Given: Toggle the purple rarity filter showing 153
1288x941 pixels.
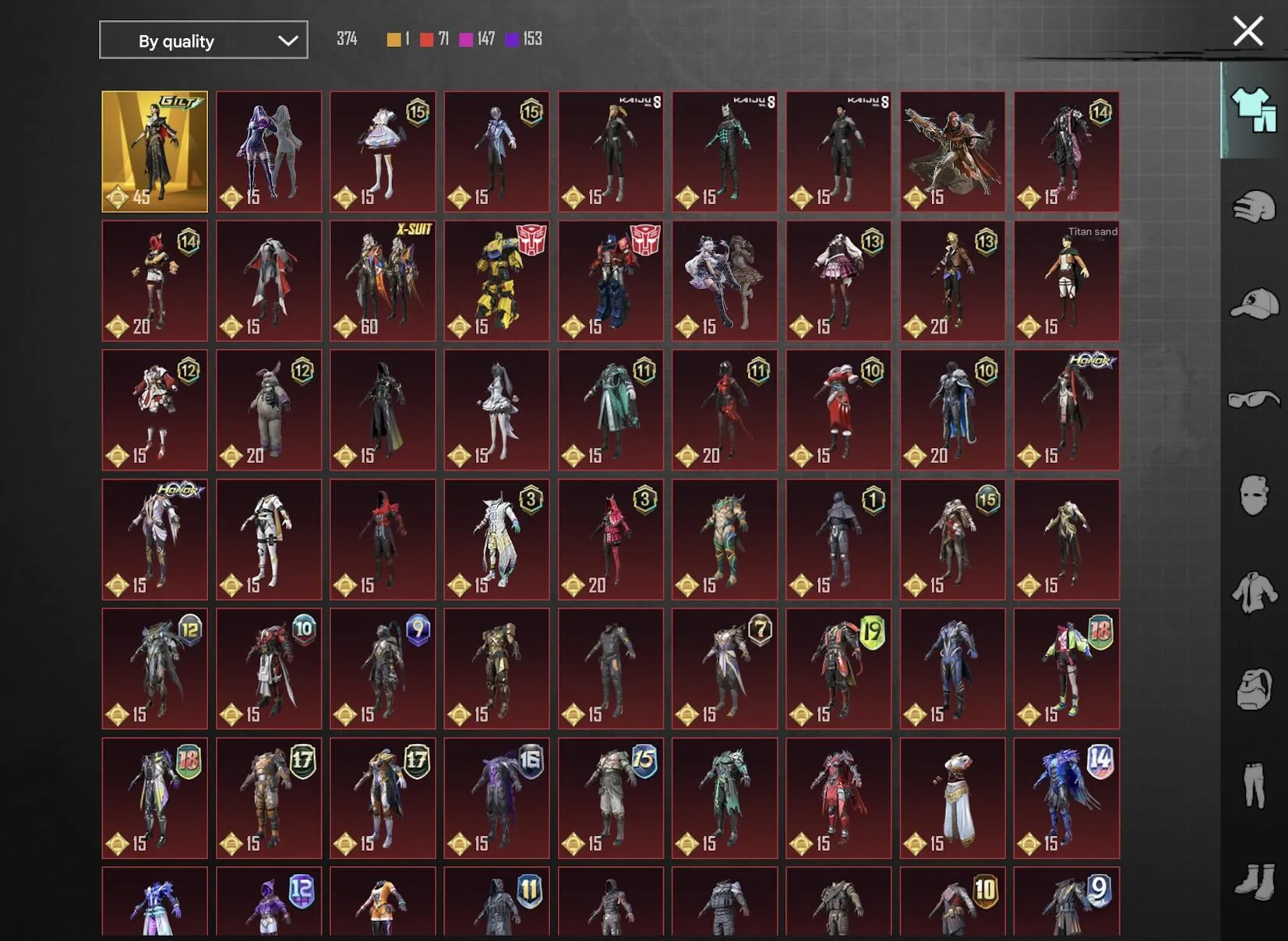Looking at the screenshot, I should (513, 38).
